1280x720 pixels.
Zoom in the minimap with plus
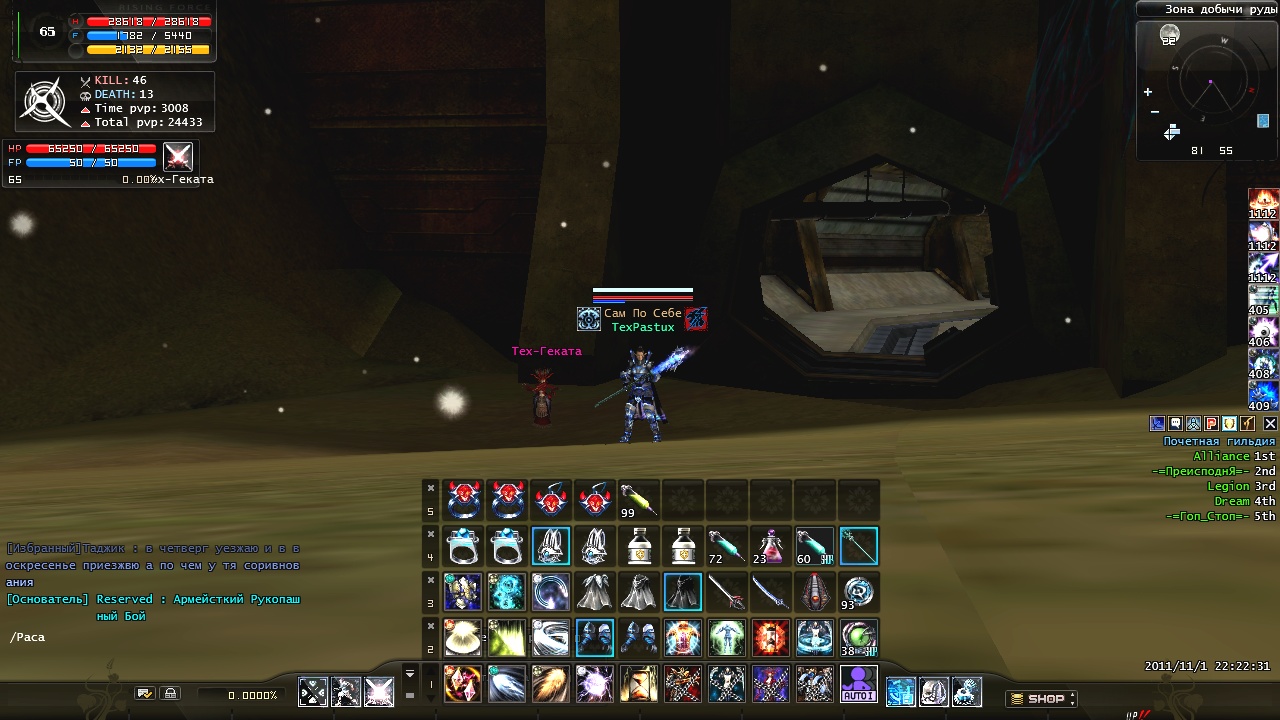coord(1147,92)
